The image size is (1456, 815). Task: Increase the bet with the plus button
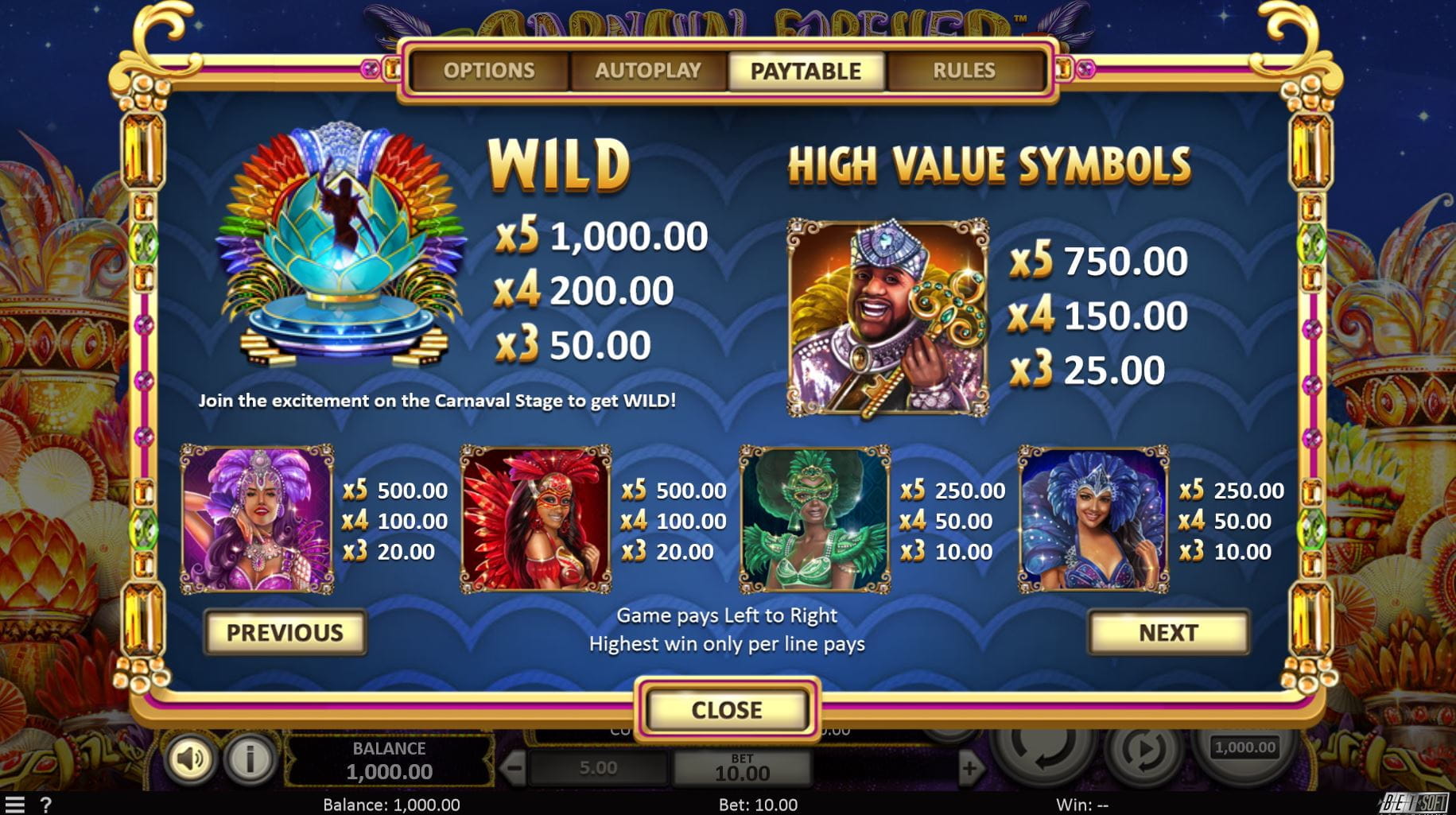pos(969,768)
